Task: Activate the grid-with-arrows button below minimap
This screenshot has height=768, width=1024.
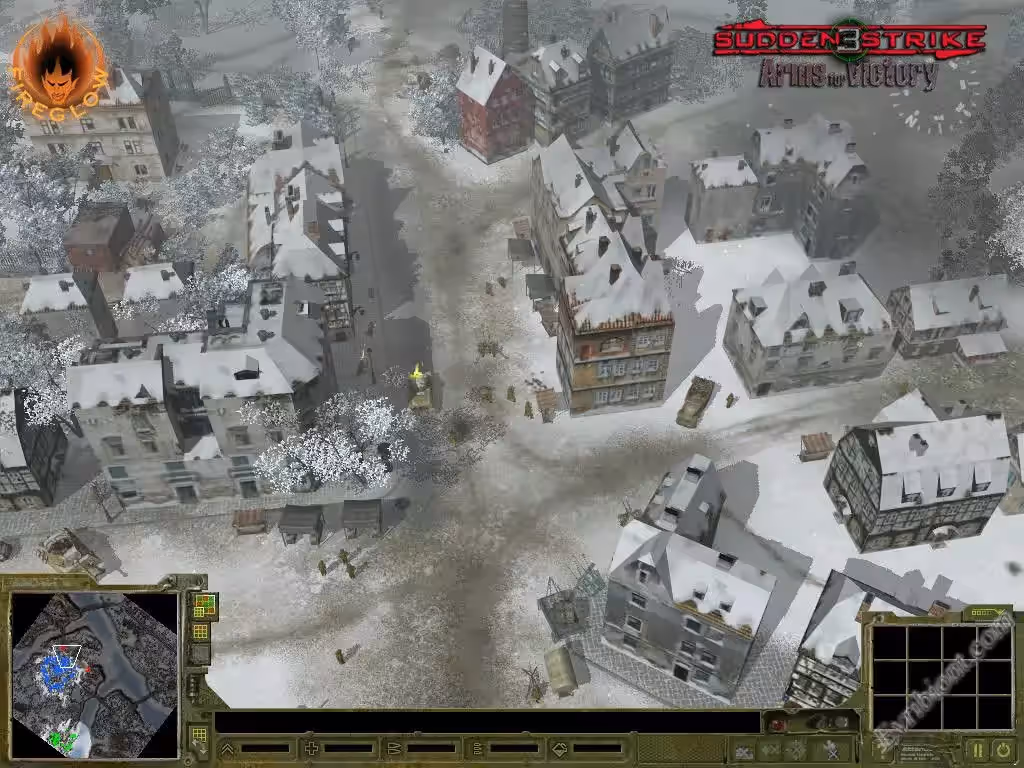Action: [199, 735]
